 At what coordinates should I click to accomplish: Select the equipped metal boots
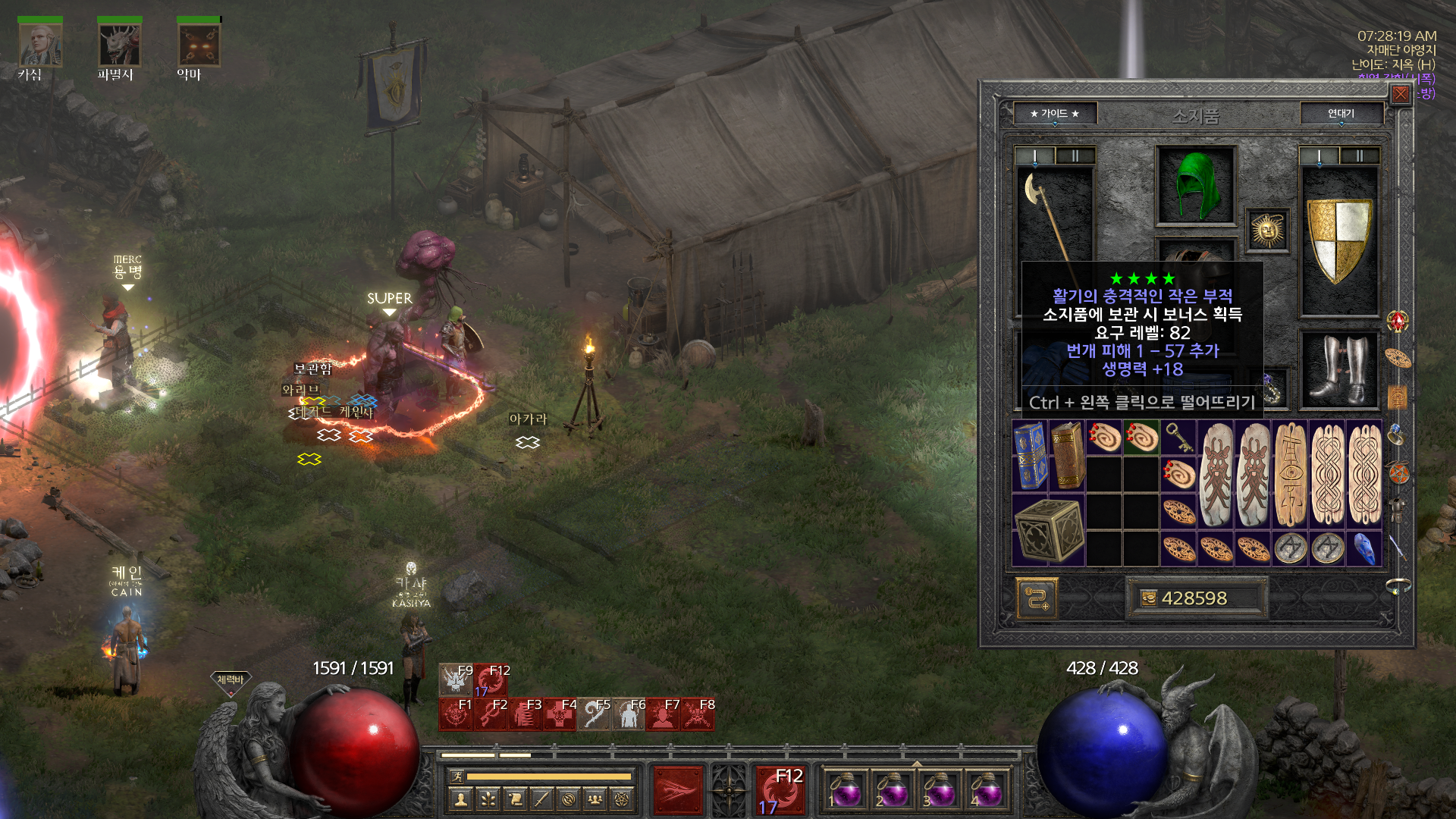coord(1339,369)
